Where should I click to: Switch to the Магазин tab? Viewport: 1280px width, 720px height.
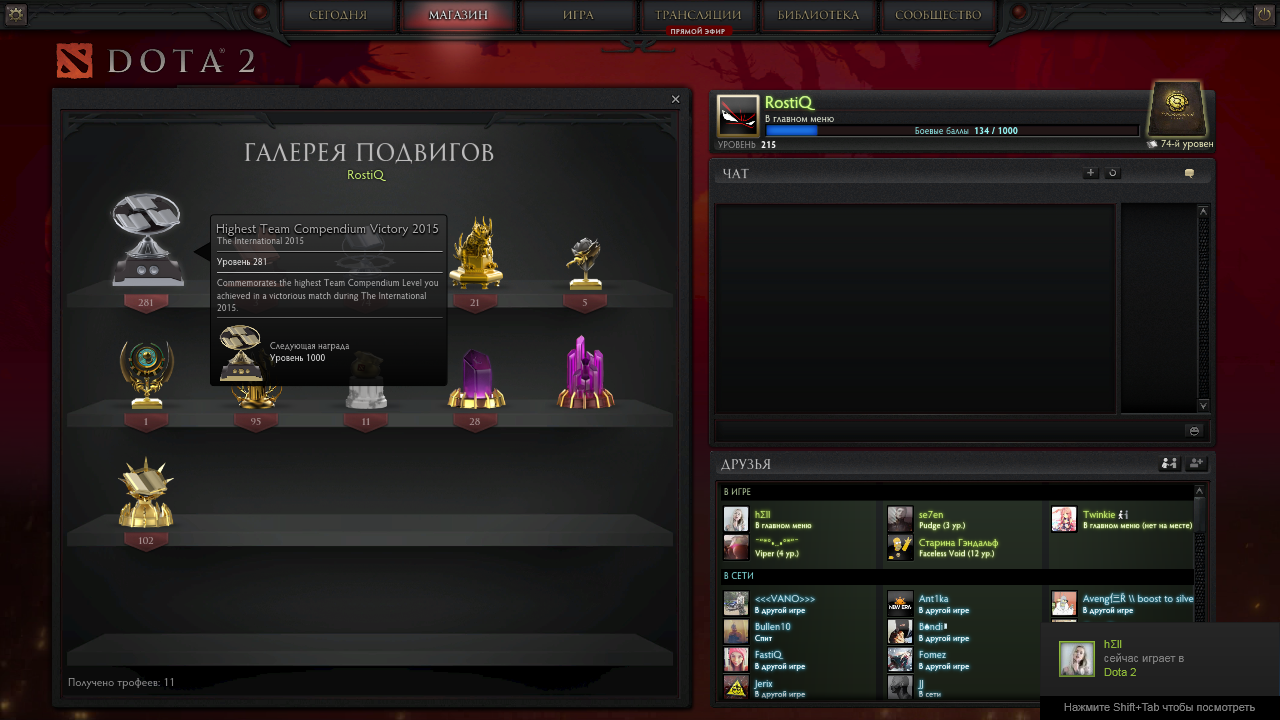(x=458, y=15)
